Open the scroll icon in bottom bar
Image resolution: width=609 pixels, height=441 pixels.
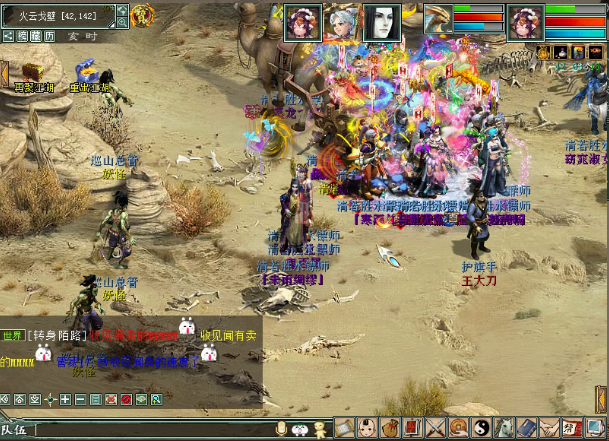345,429
